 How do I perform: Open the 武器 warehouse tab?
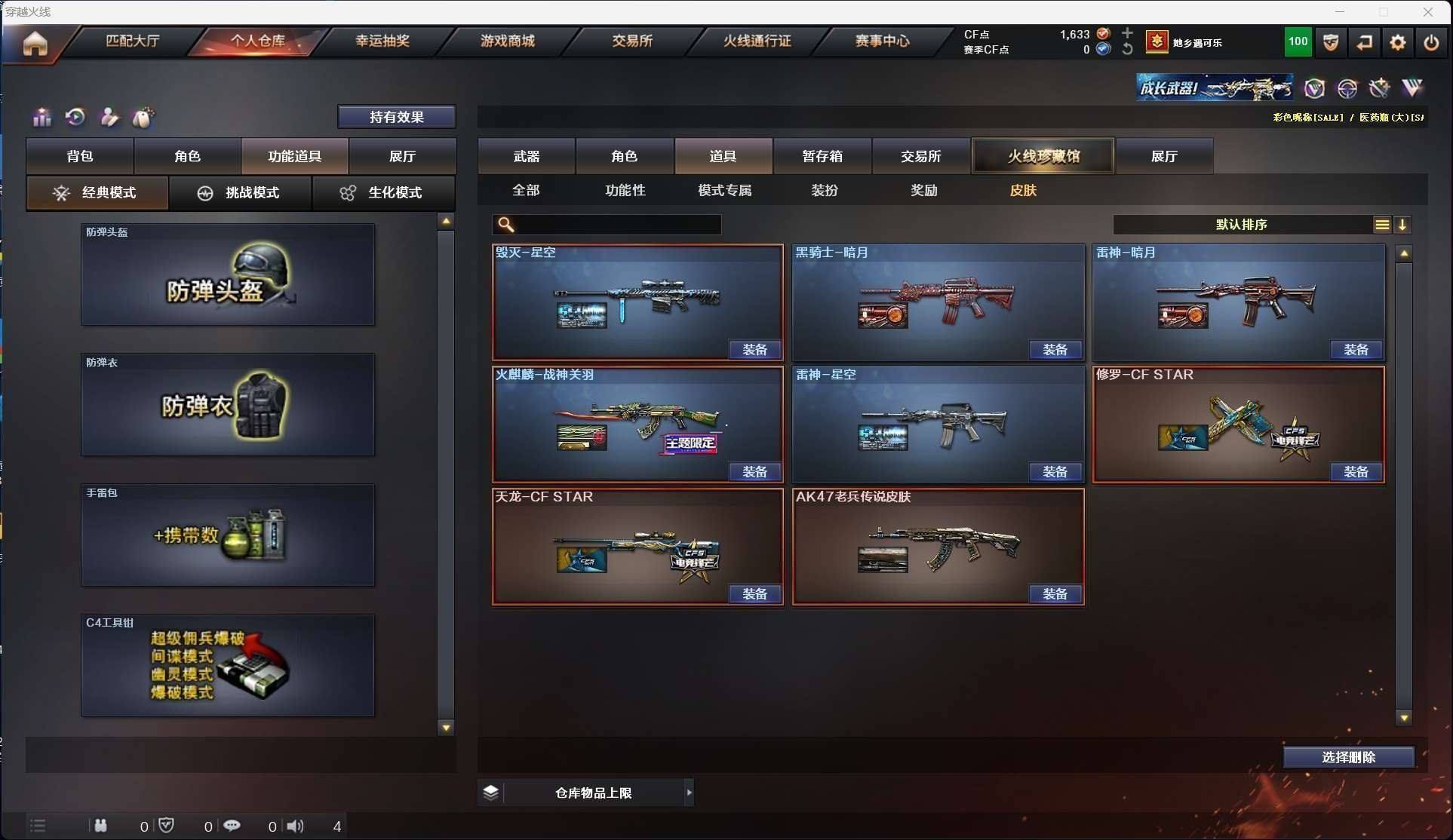(527, 156)
